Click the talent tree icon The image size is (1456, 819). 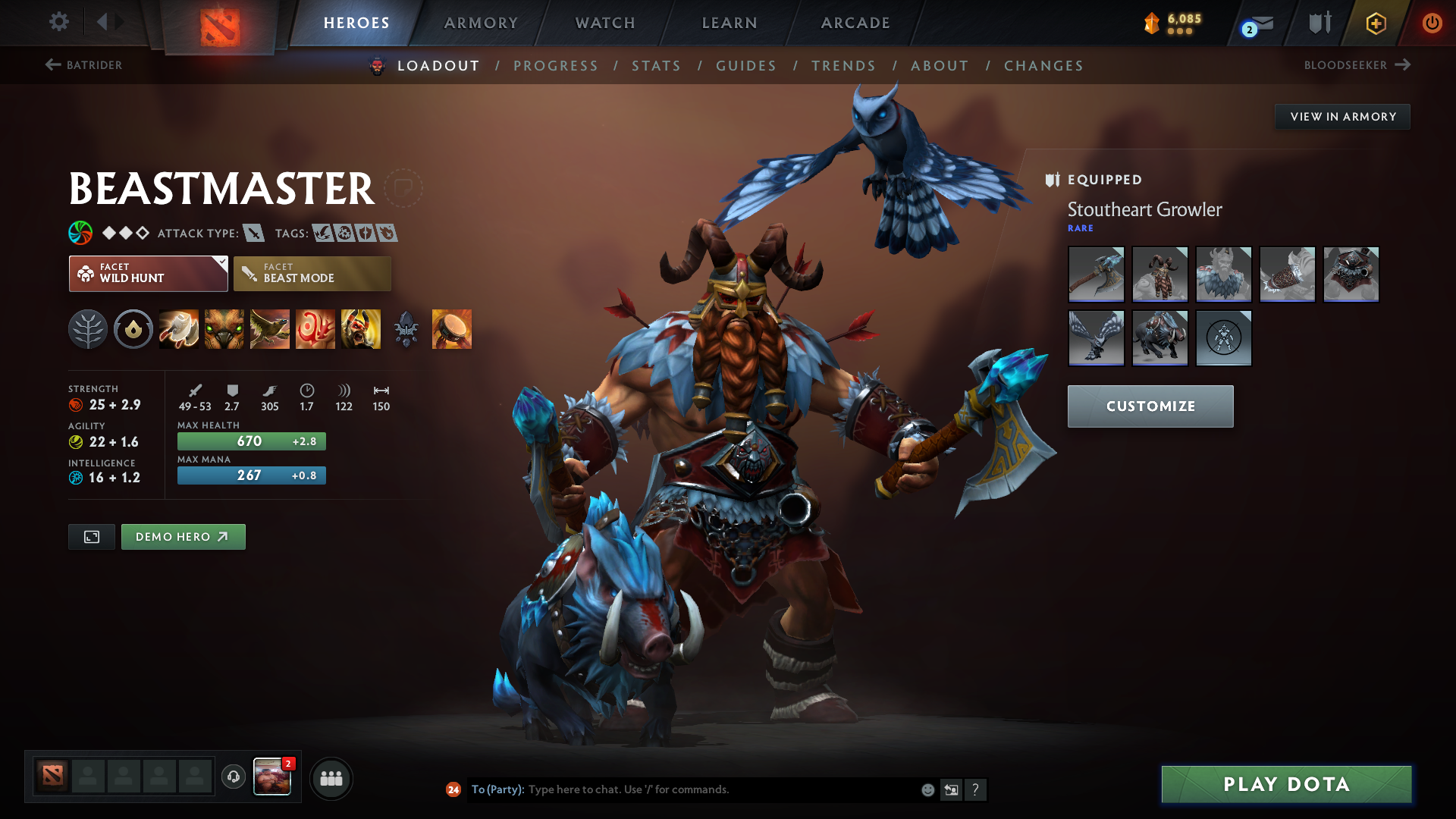point(87,329)
